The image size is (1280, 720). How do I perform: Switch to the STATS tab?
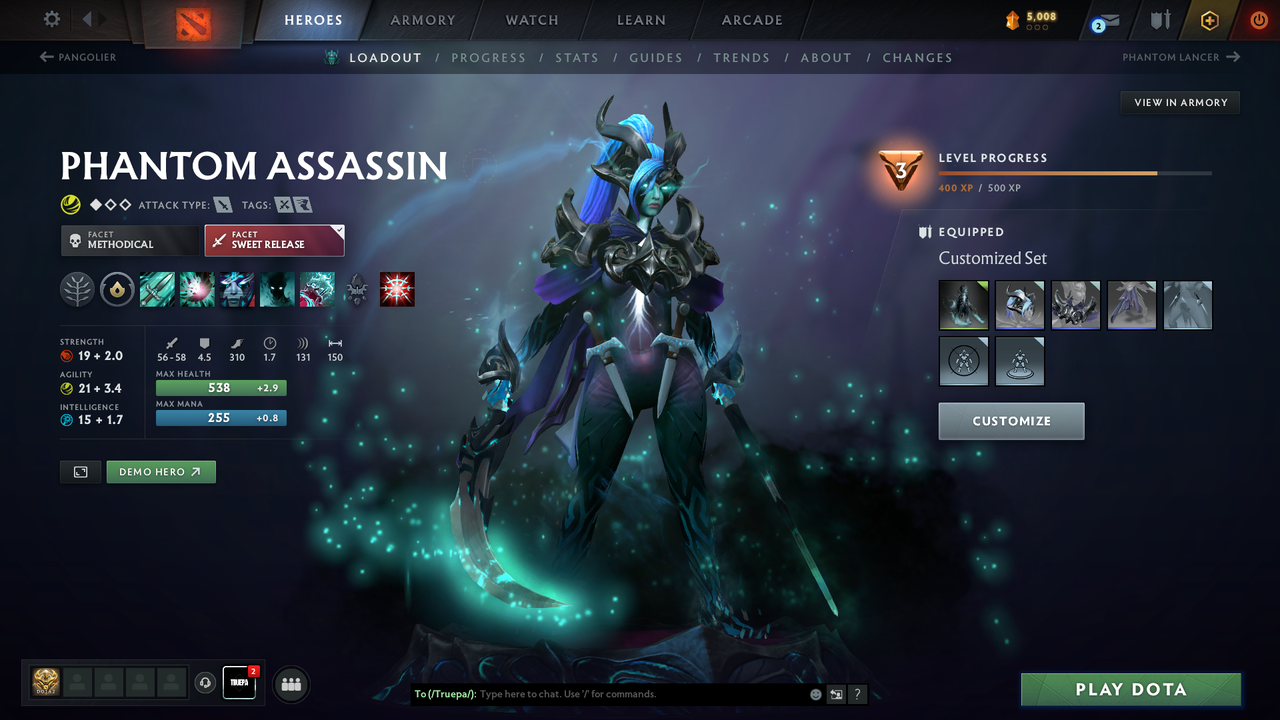577,57
